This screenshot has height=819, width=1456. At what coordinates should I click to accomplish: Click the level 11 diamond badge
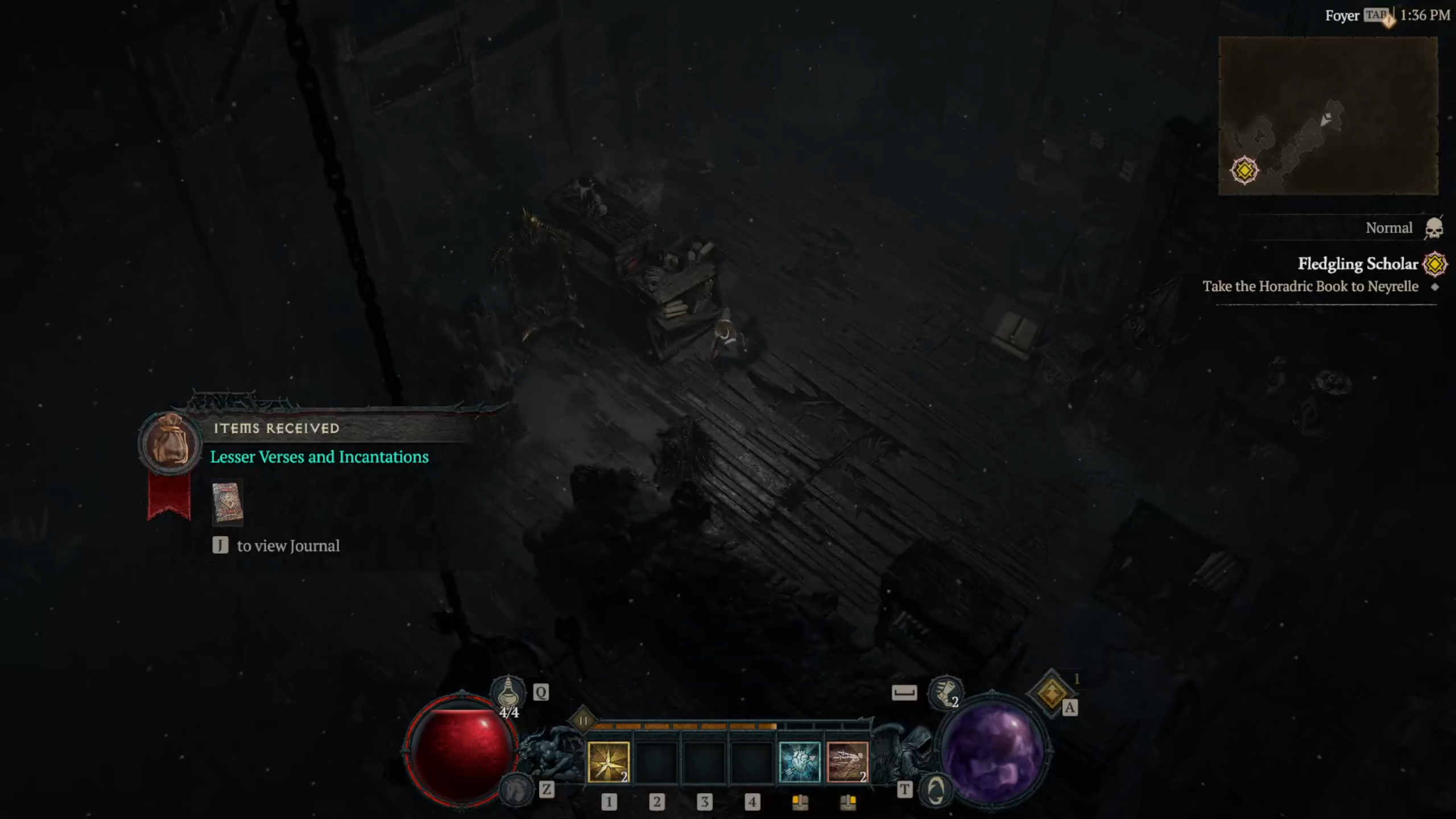coord(583,721)
